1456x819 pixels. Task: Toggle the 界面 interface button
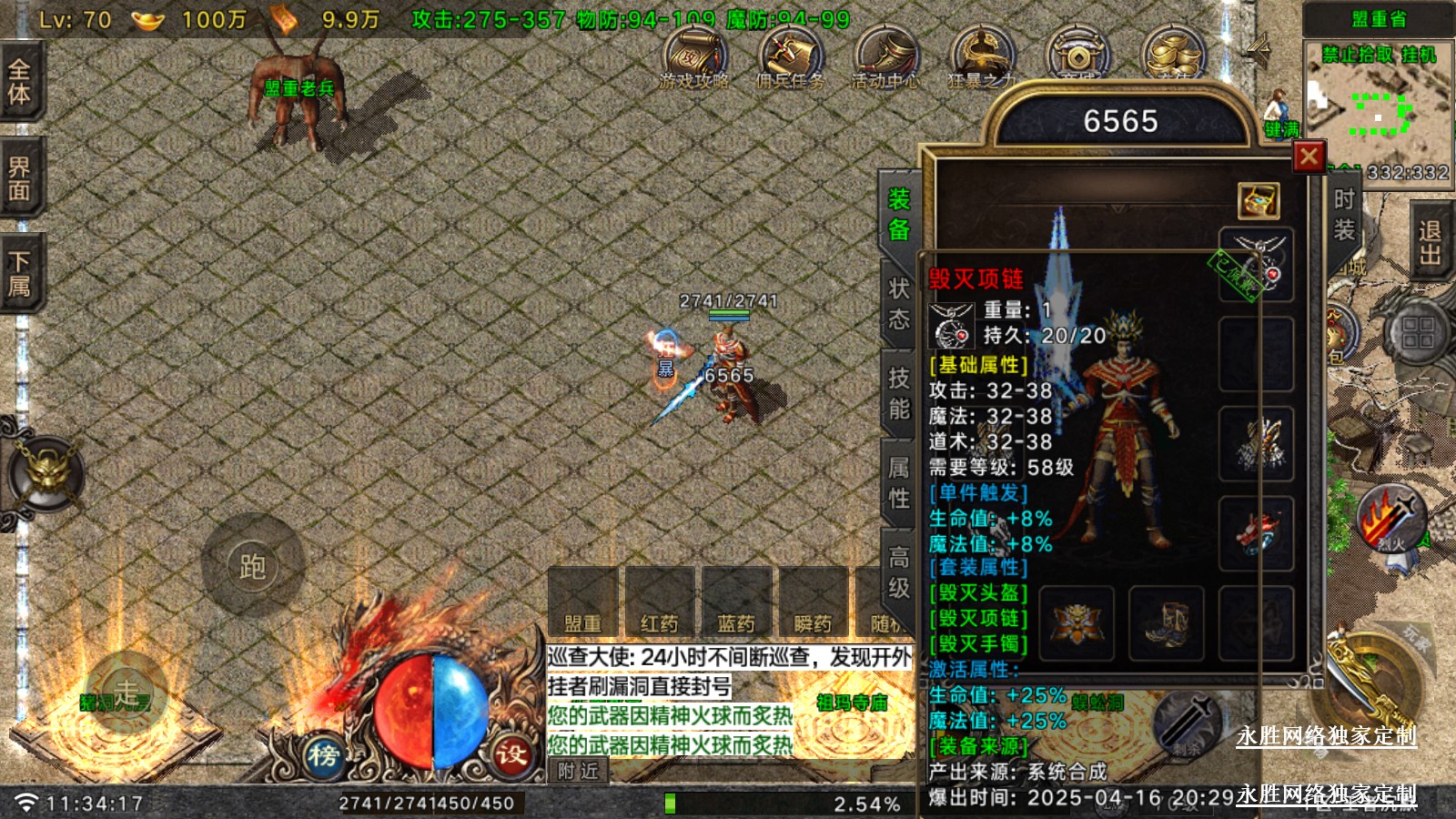pos(20,178)
